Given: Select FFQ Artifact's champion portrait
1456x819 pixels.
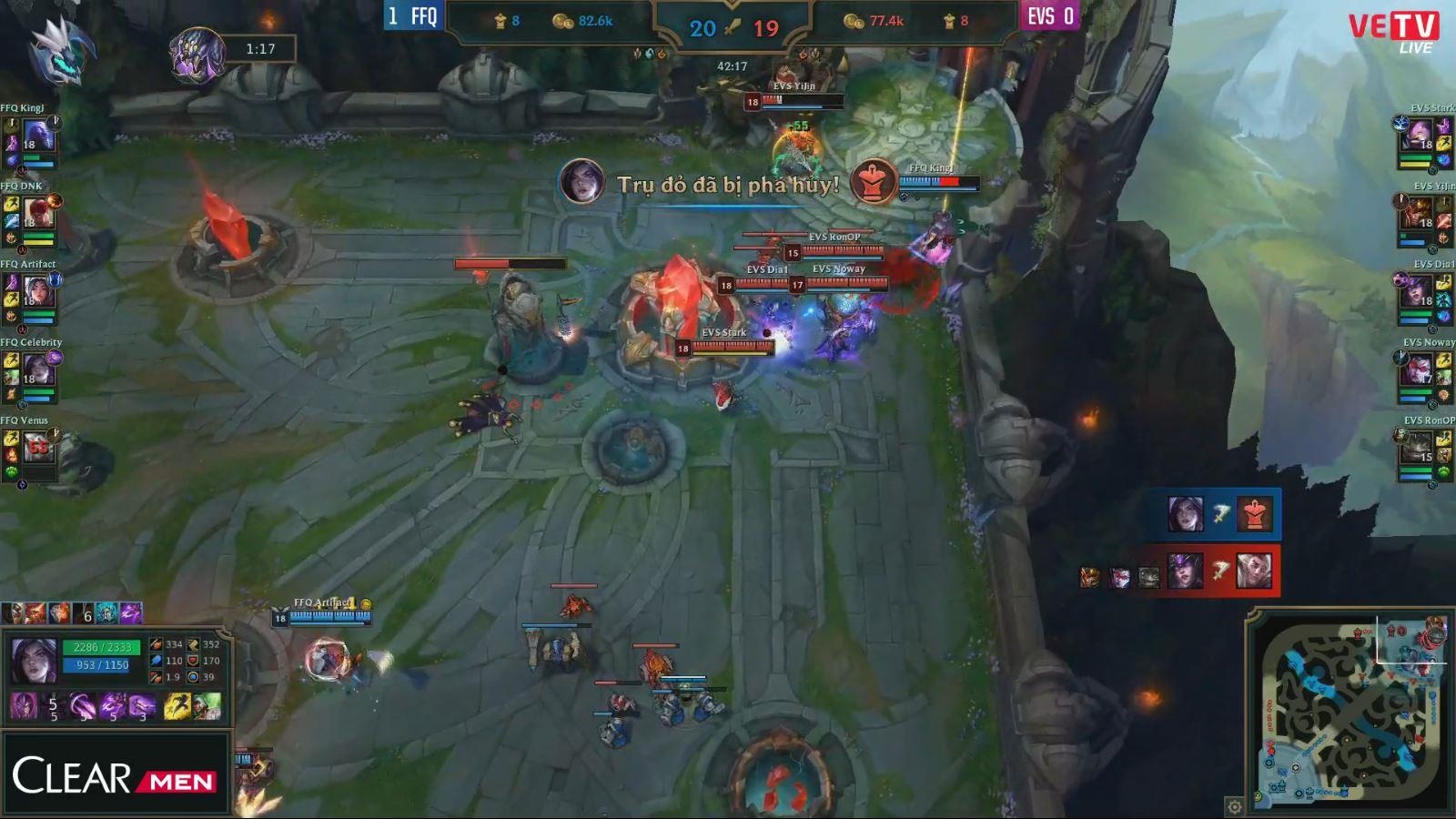Looking at the screenshot, I should click(38, 295).
